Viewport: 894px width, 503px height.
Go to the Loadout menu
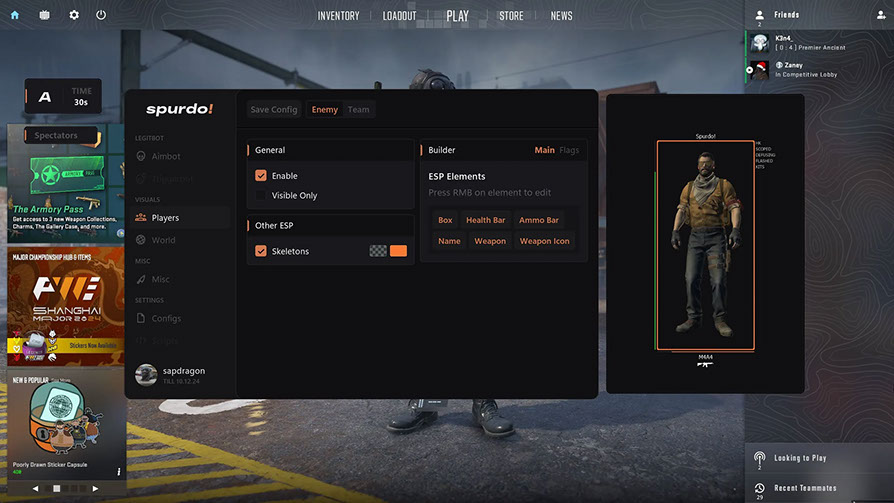(x=399, y=16)
